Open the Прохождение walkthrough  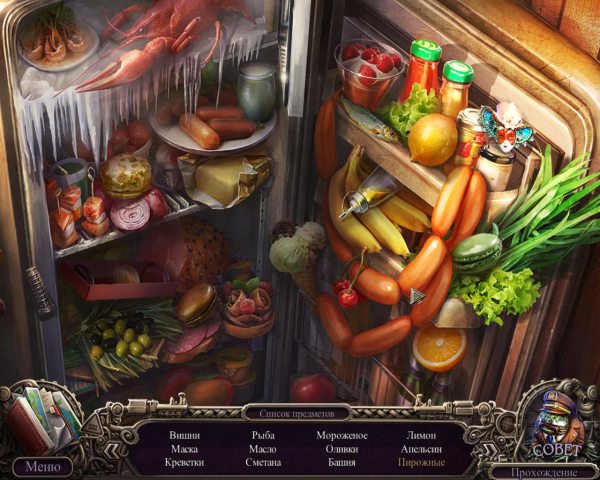(x=543, y=471)
